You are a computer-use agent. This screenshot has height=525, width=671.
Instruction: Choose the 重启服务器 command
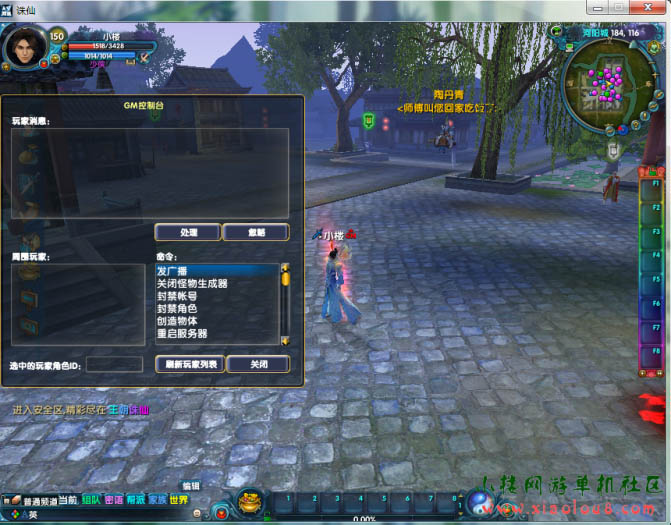pyautogui.click(x=216, y=333)
